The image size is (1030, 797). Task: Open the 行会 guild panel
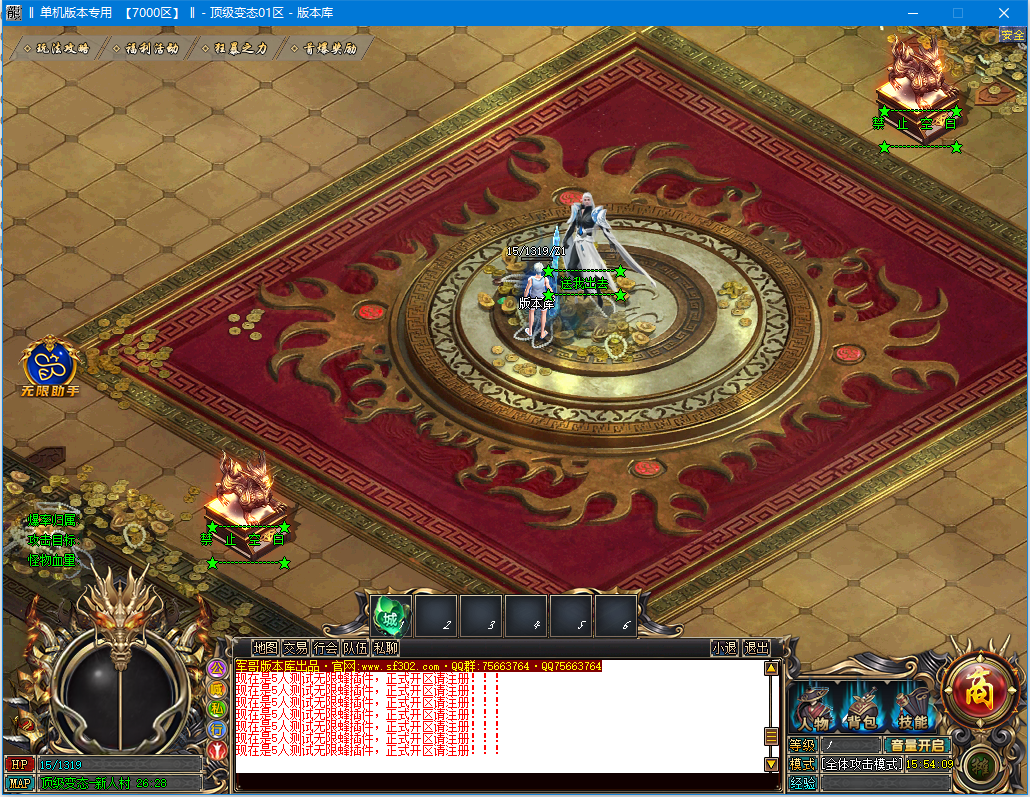(x=325, y=648)
